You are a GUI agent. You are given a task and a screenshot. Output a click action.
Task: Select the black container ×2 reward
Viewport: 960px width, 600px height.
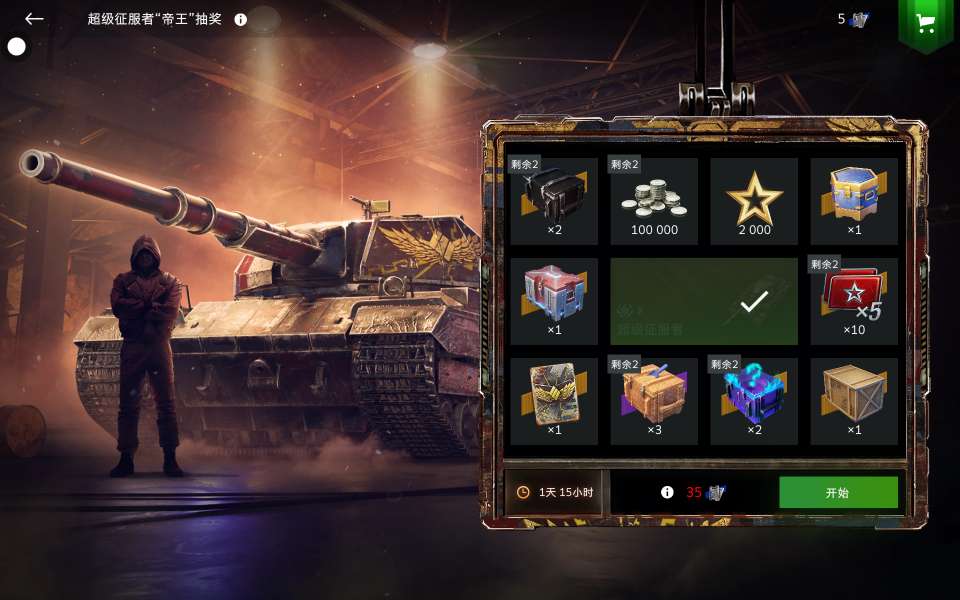(x=554, y=201)
